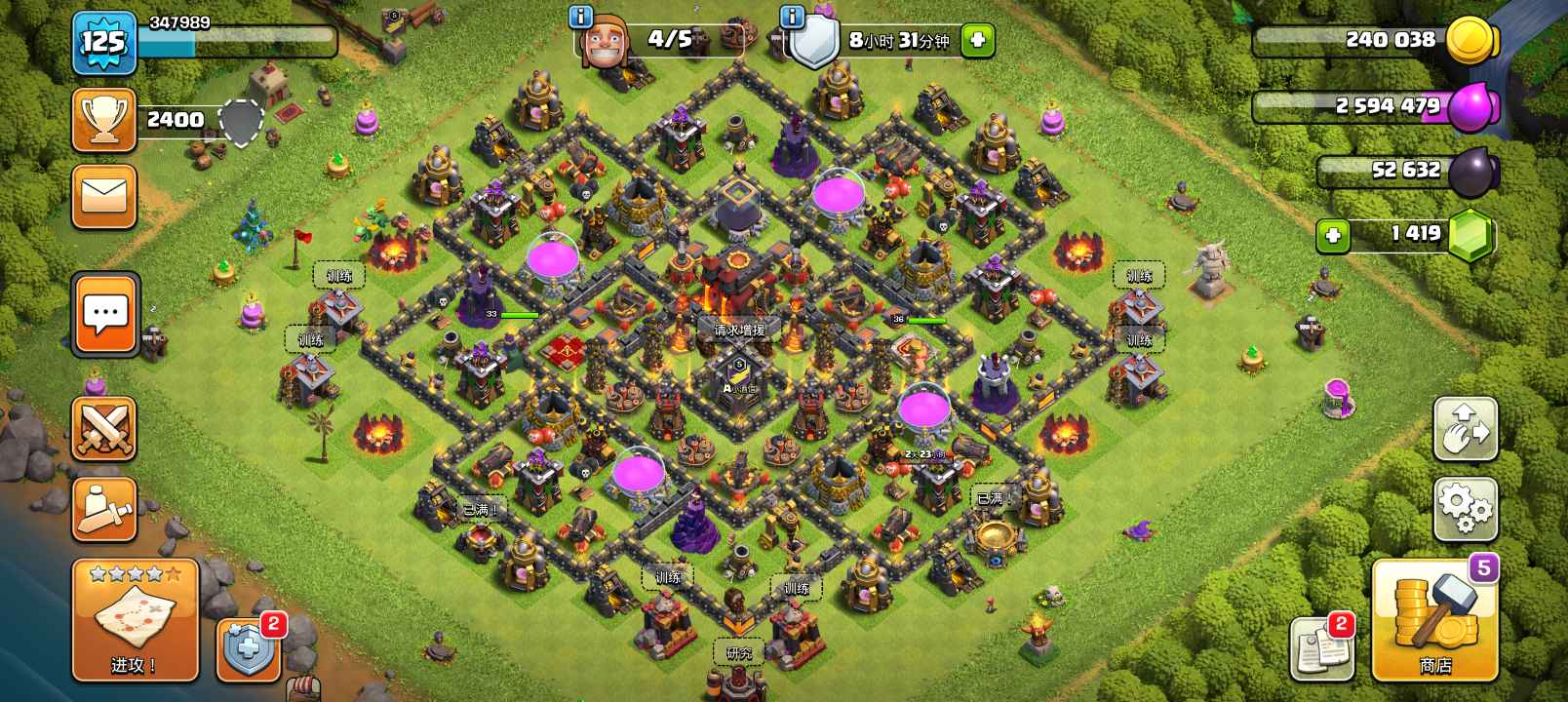The height and width of the screenshot is (702, 1568).
Task: Open the notes clipboard with red badge
Action: tap(1322, 647)
